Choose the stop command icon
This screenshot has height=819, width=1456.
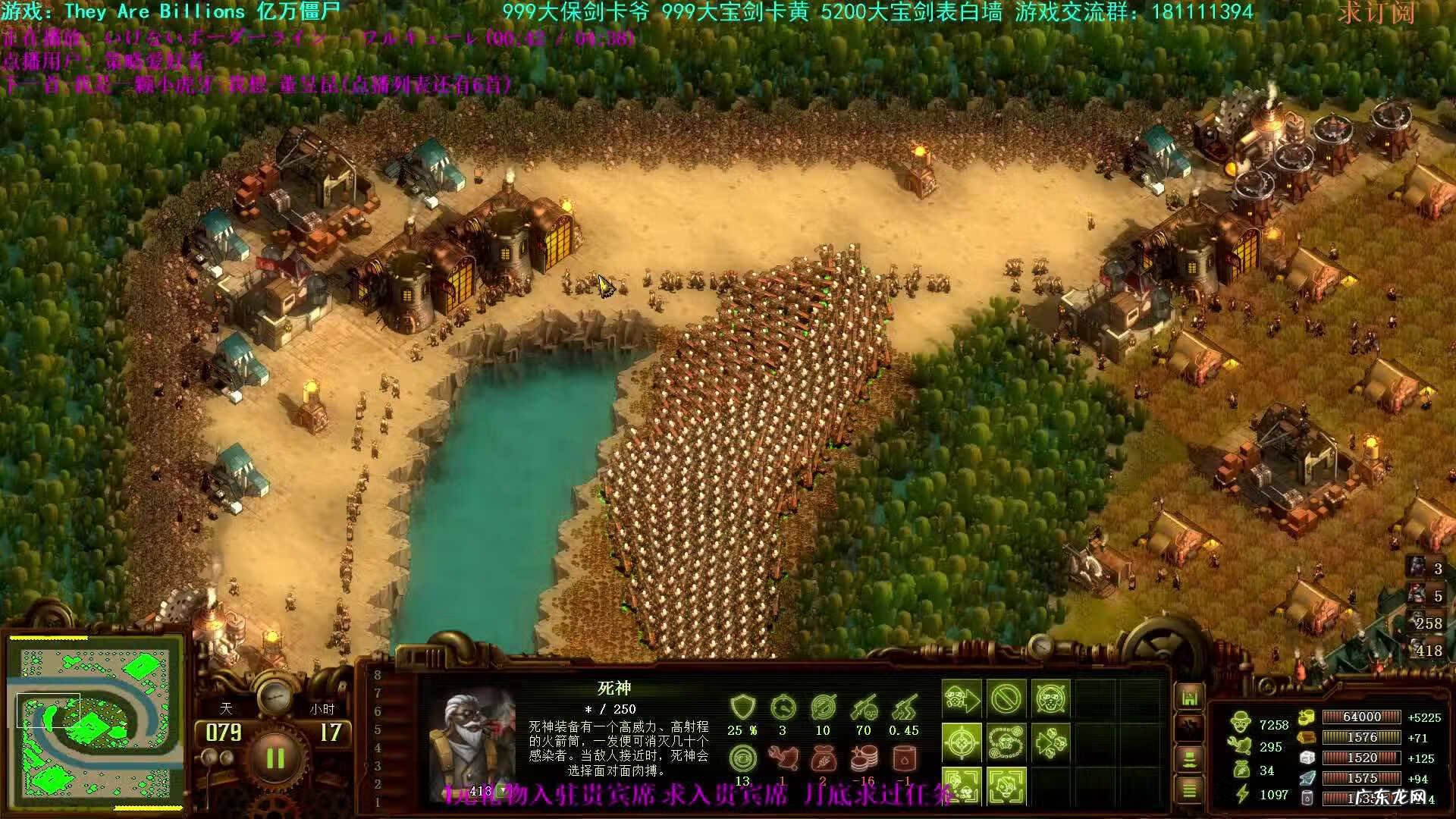[1006, 698]
